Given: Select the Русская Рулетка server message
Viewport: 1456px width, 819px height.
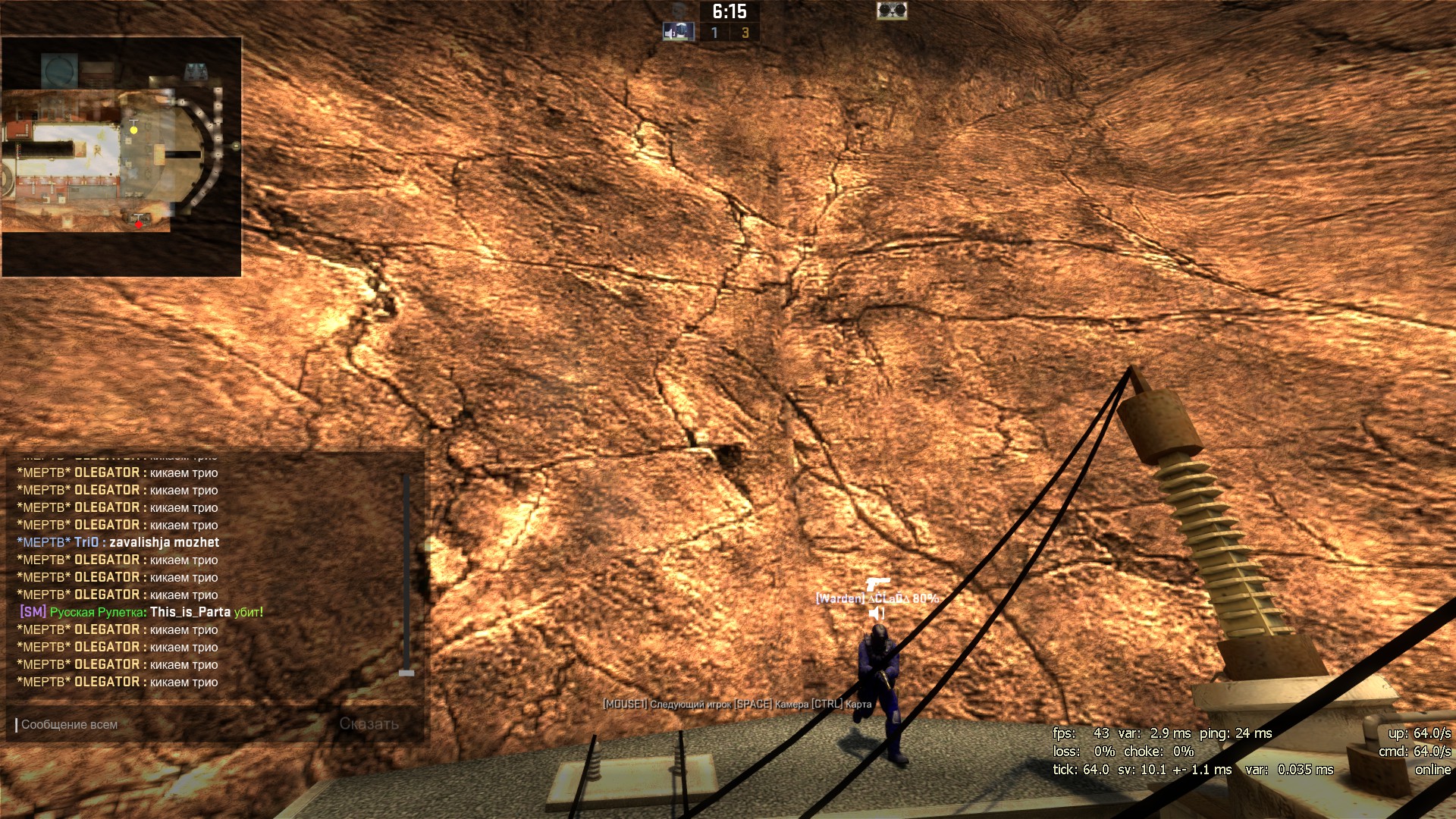Looking at the screenshot, I should click(141, 612).
